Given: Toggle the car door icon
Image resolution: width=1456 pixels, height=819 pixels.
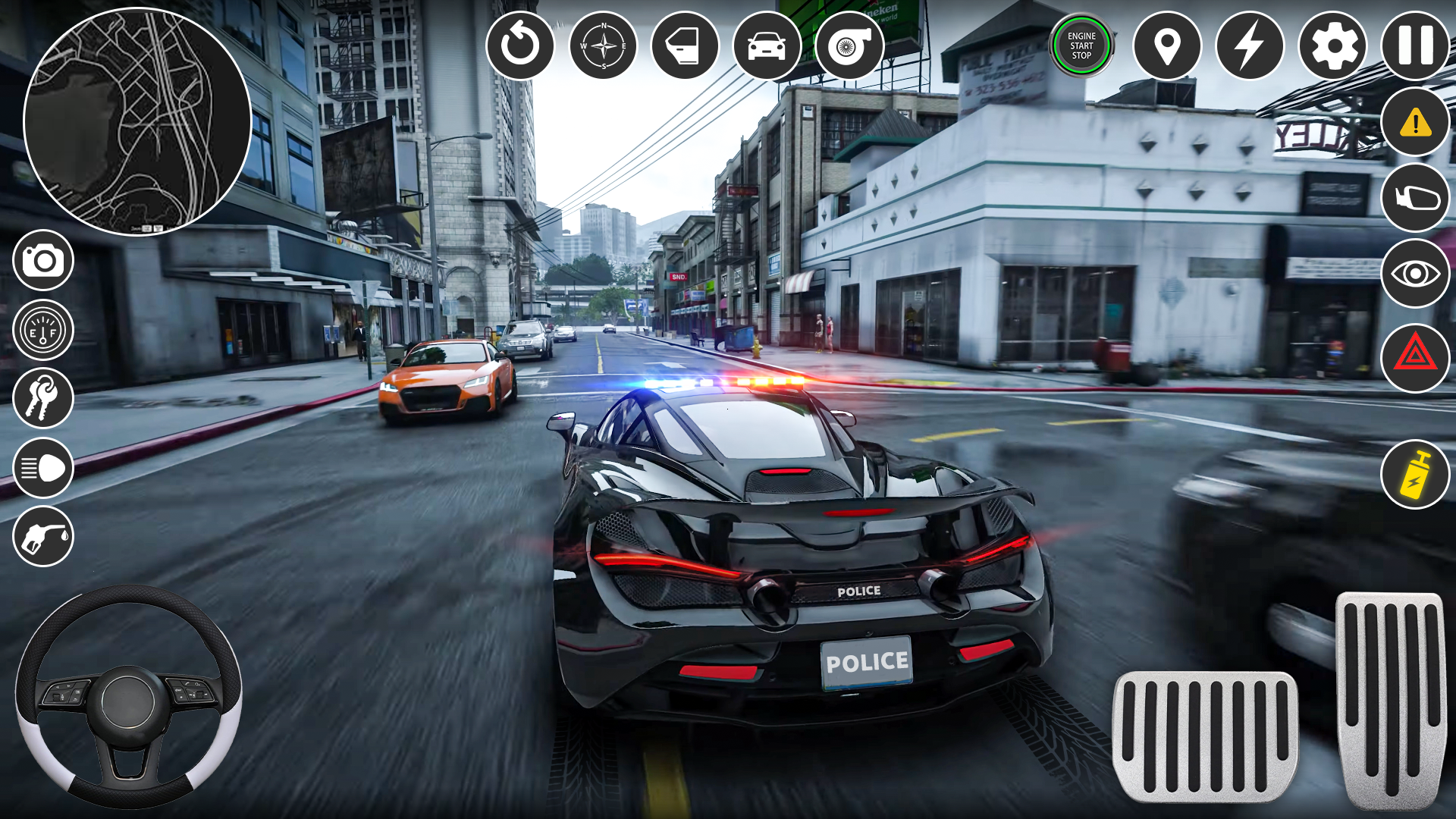Looking at the screenshot, I should (686, 45).
